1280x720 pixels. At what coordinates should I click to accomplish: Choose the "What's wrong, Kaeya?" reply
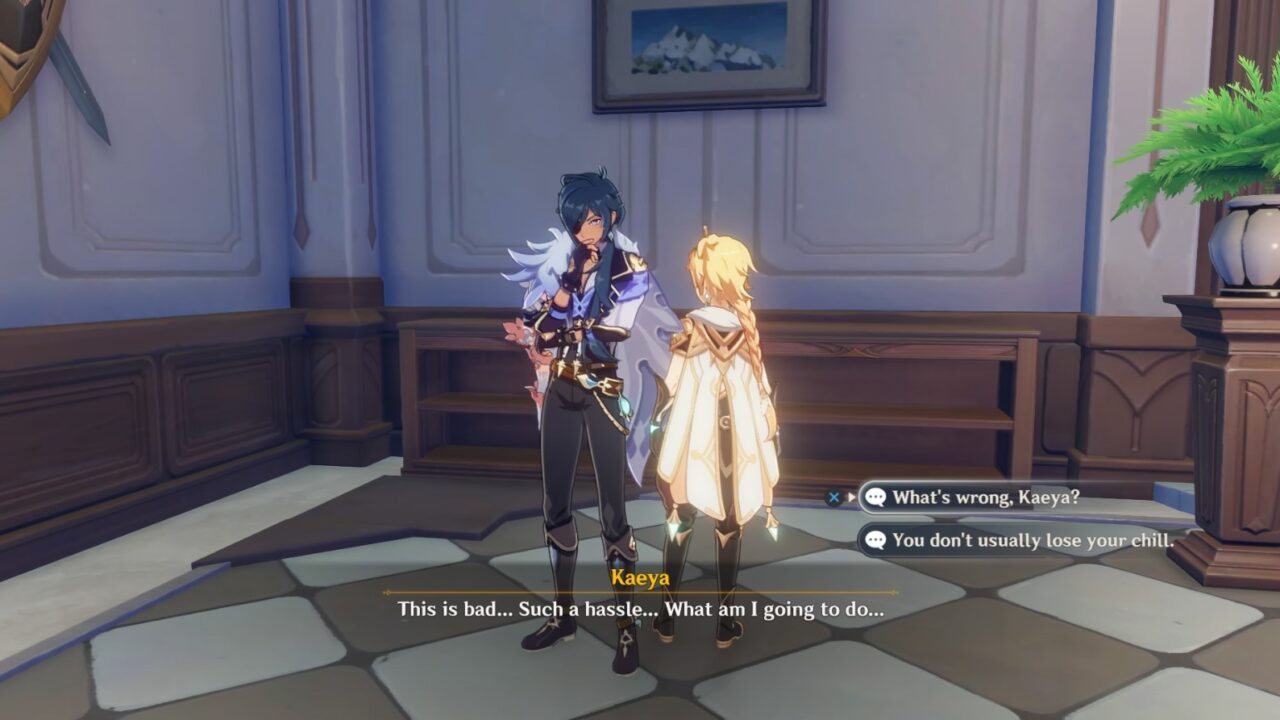pyautogui.click(x=985, y=497)
